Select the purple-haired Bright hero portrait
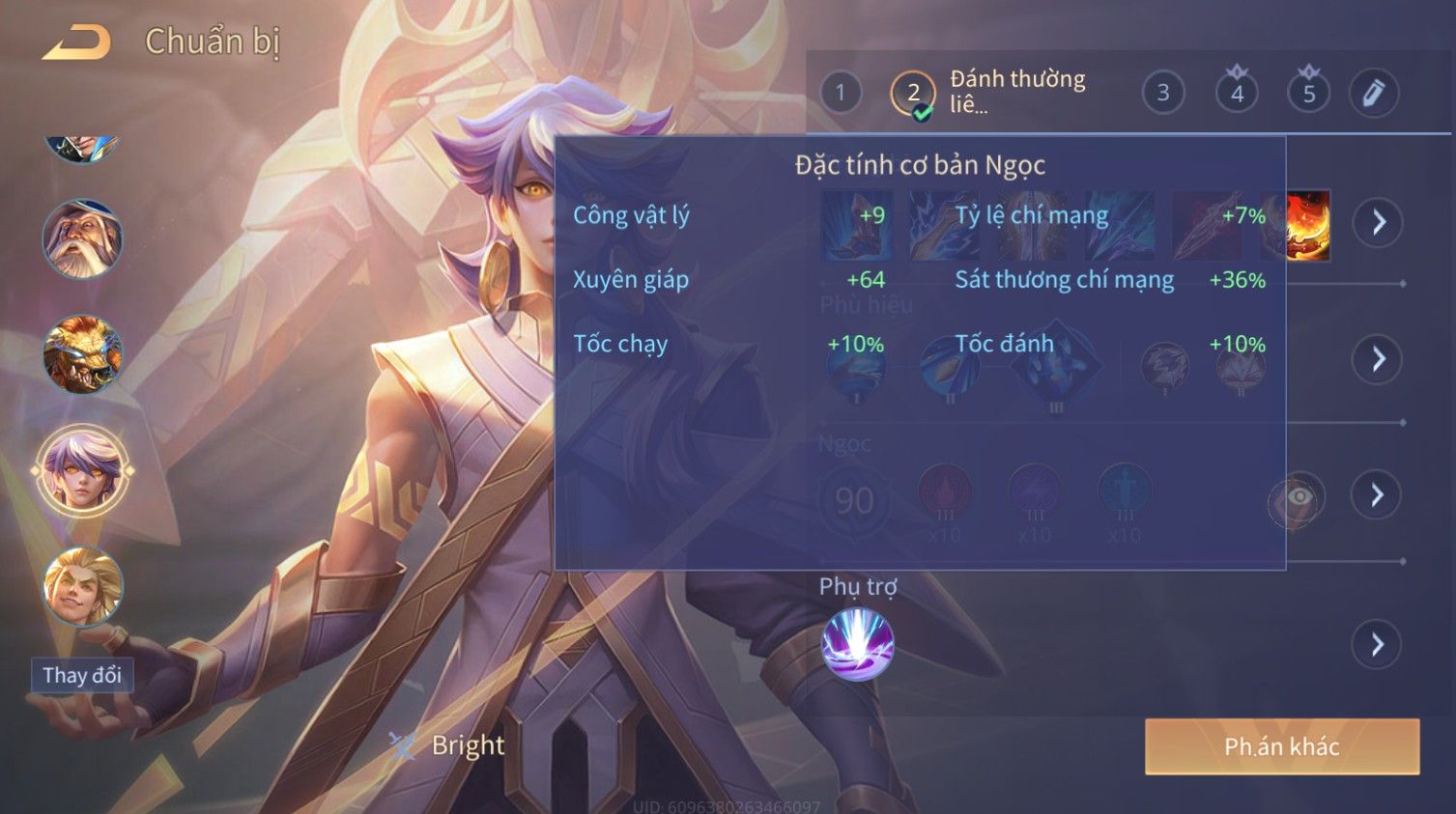1456x814 pixels. [82, 470]
